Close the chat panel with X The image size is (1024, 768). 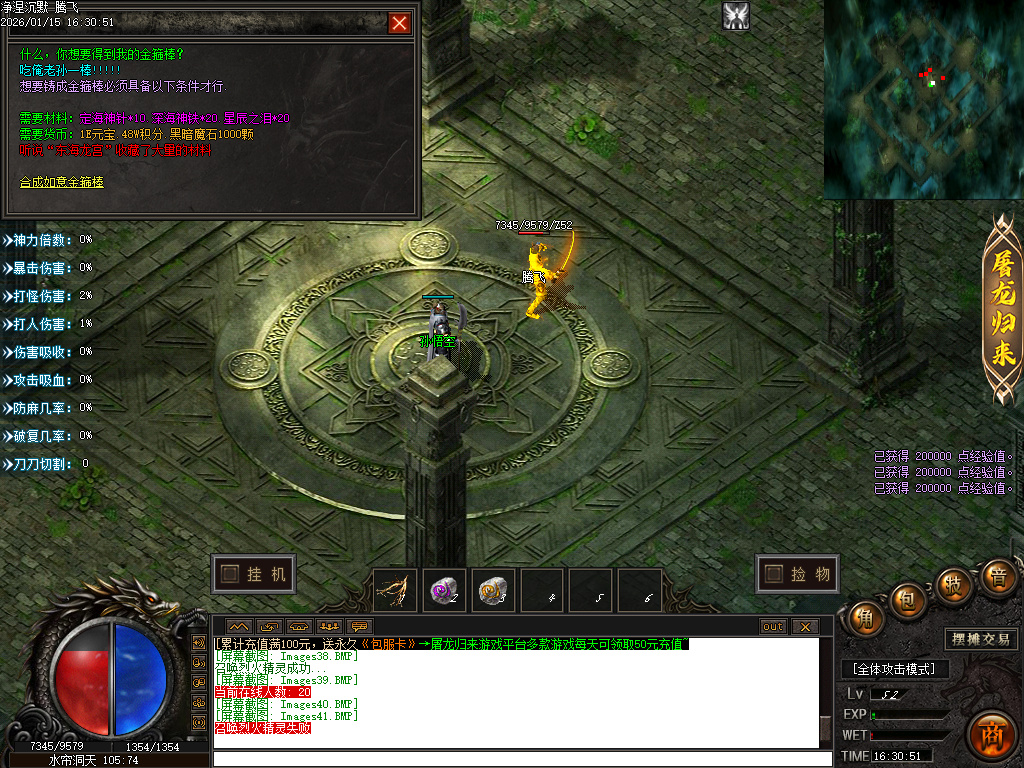(804, 627)
